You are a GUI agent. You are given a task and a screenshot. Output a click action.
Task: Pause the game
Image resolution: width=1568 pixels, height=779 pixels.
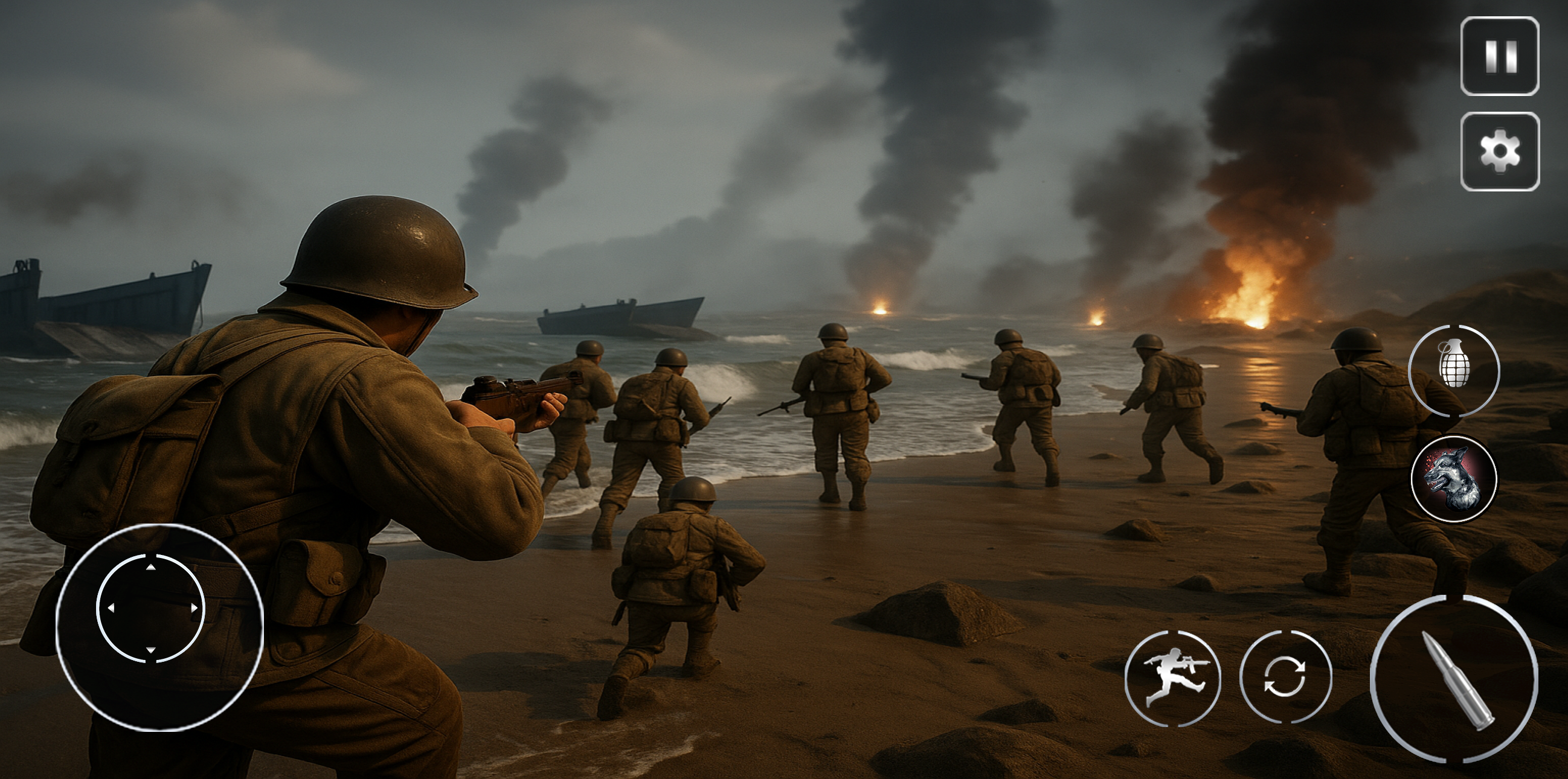pos(1499,57)
